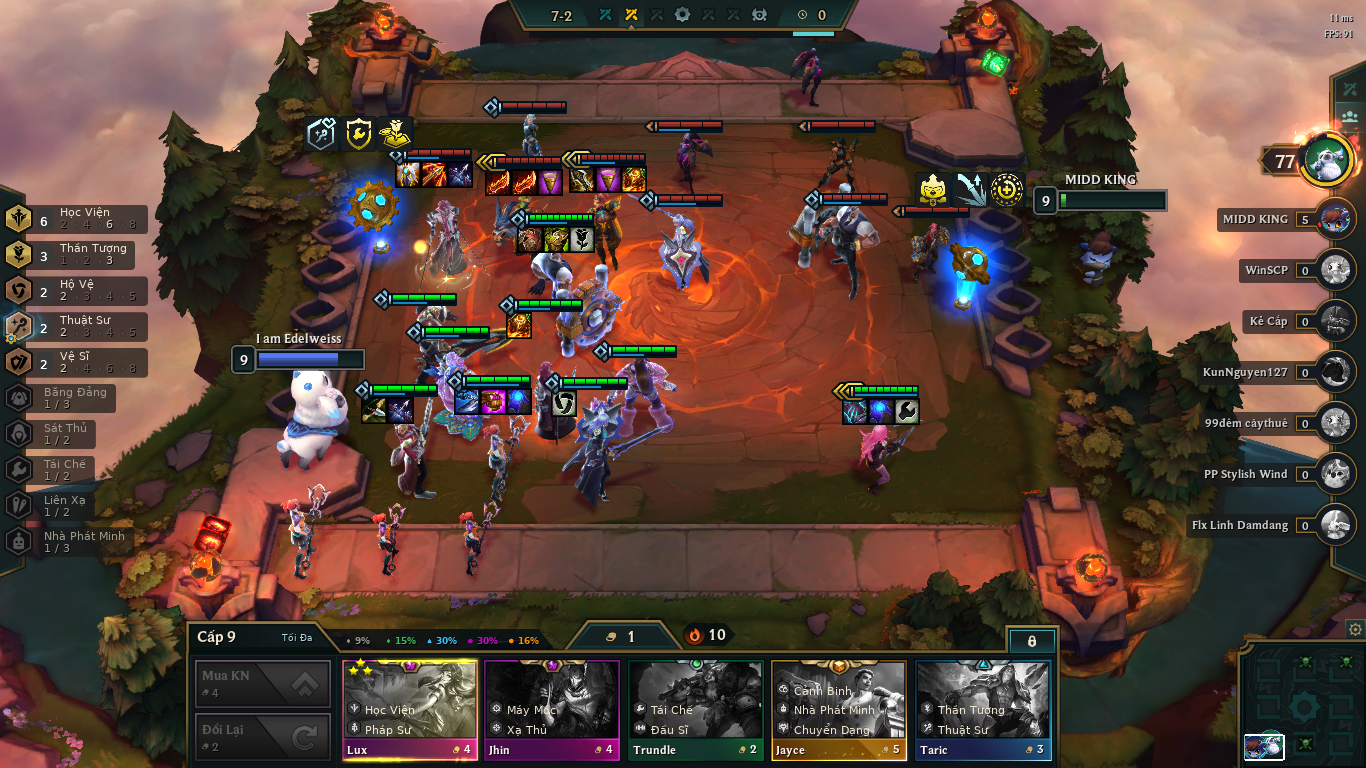Buy the Lux champion card from the shop

tap(410, 710)
